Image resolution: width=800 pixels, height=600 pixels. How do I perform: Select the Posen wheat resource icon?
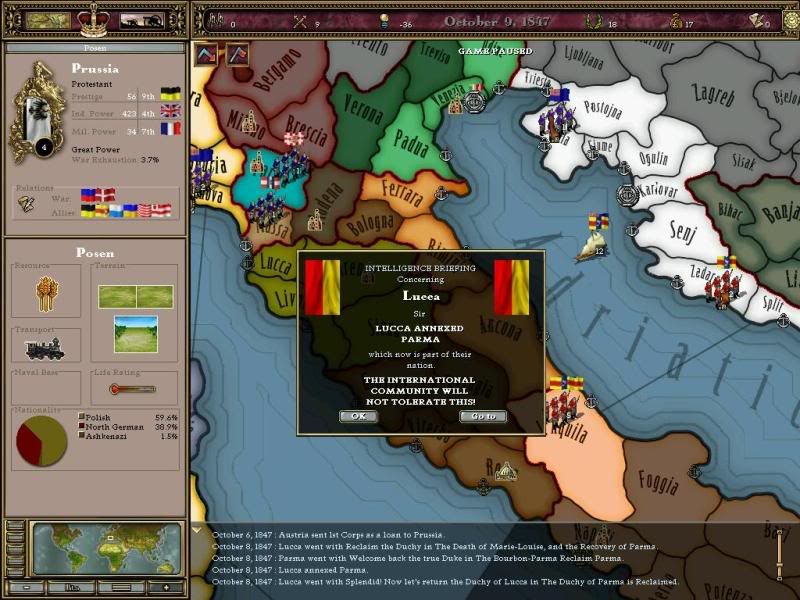47,296
